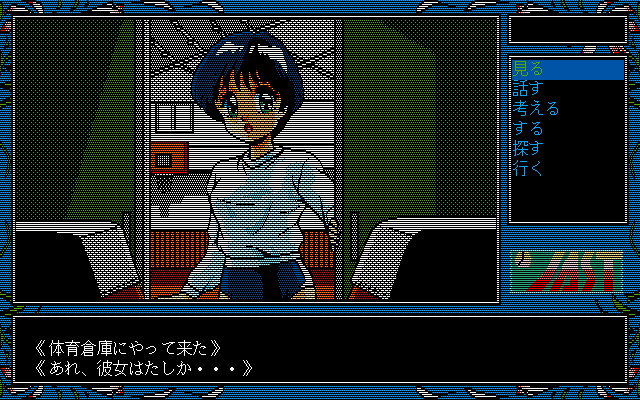
Task: Select the する (Do) command
Action: pyautogui.click(x=527, y=129)
